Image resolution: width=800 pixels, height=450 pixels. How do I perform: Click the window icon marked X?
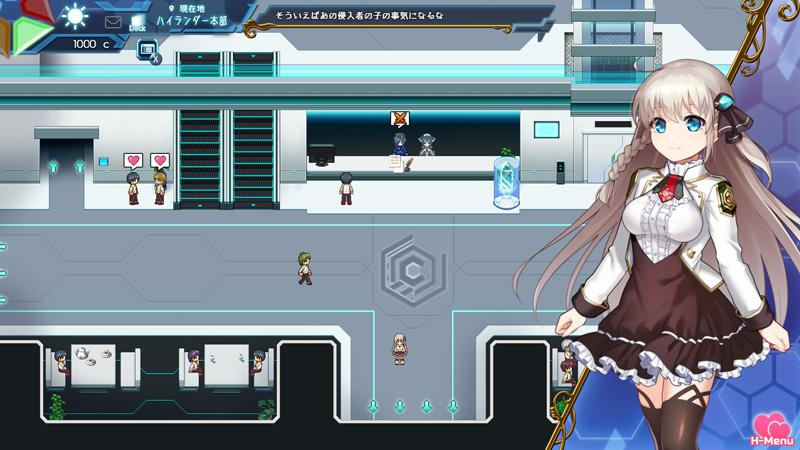[x=147, y=50]
